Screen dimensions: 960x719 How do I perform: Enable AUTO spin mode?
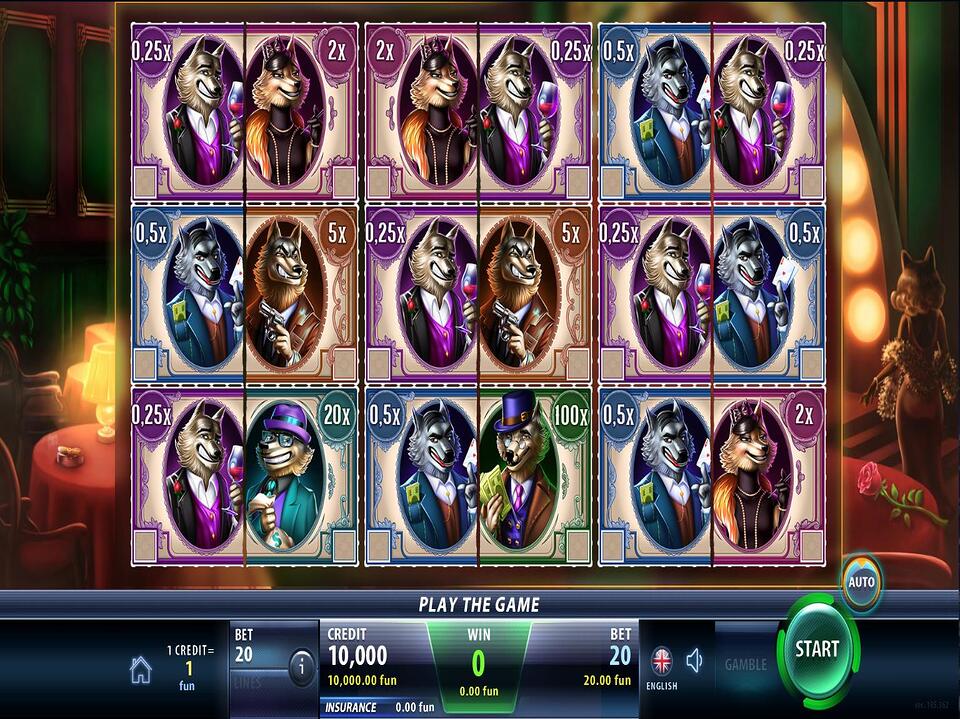(861, 582)
